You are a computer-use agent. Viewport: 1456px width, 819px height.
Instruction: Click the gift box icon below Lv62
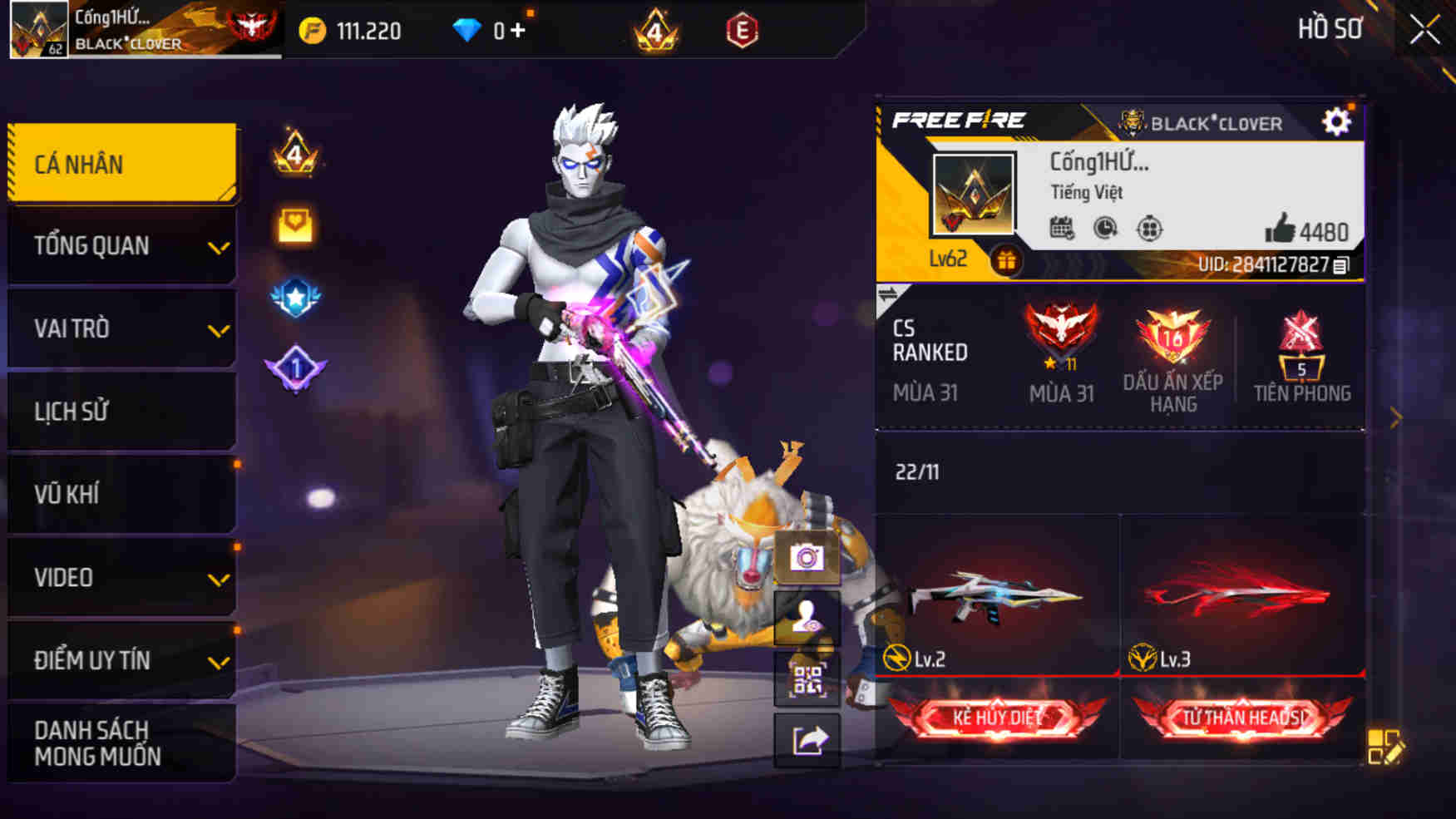[x=1007, y=263]
